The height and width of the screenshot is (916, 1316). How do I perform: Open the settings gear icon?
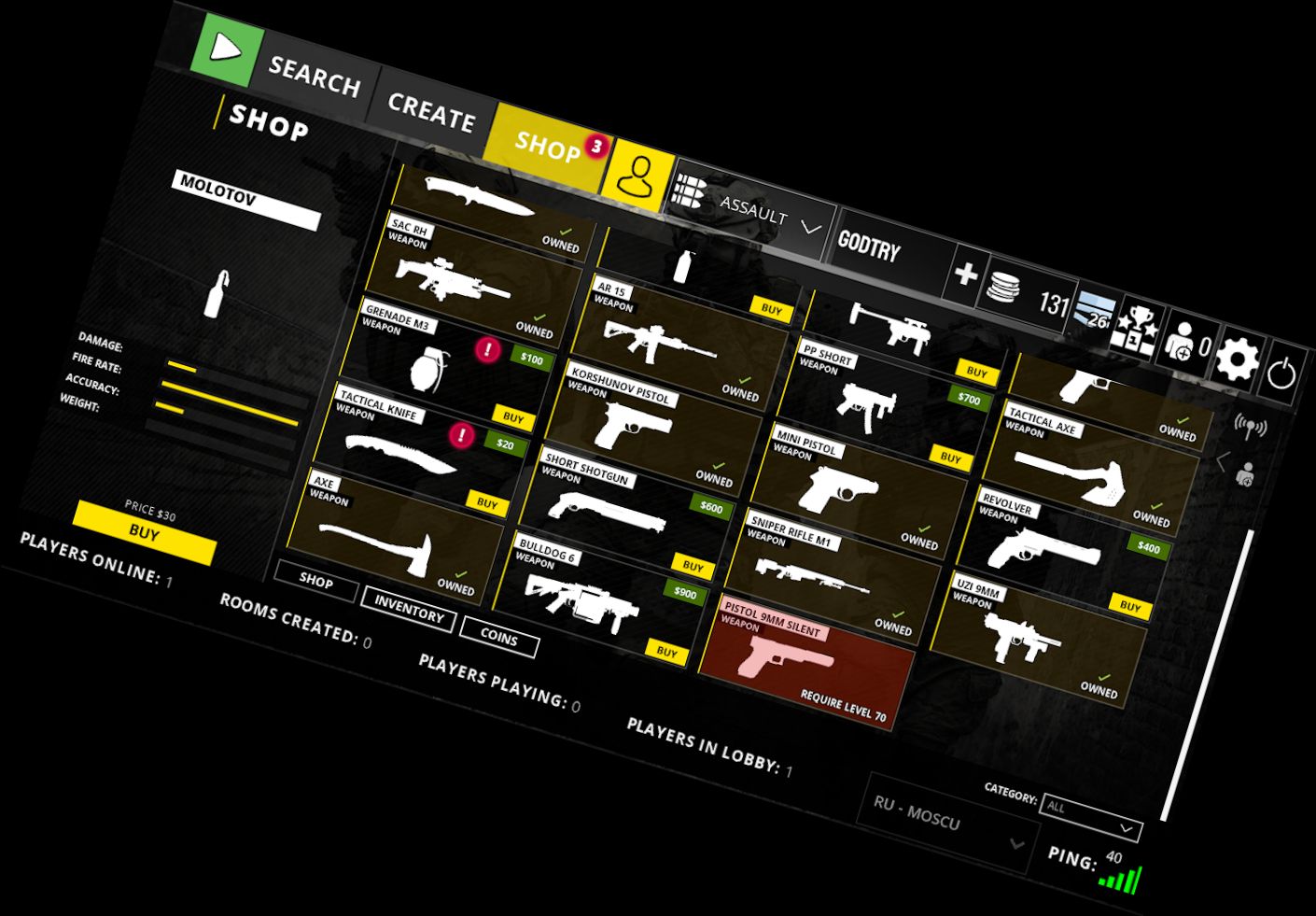[1239, 357]
